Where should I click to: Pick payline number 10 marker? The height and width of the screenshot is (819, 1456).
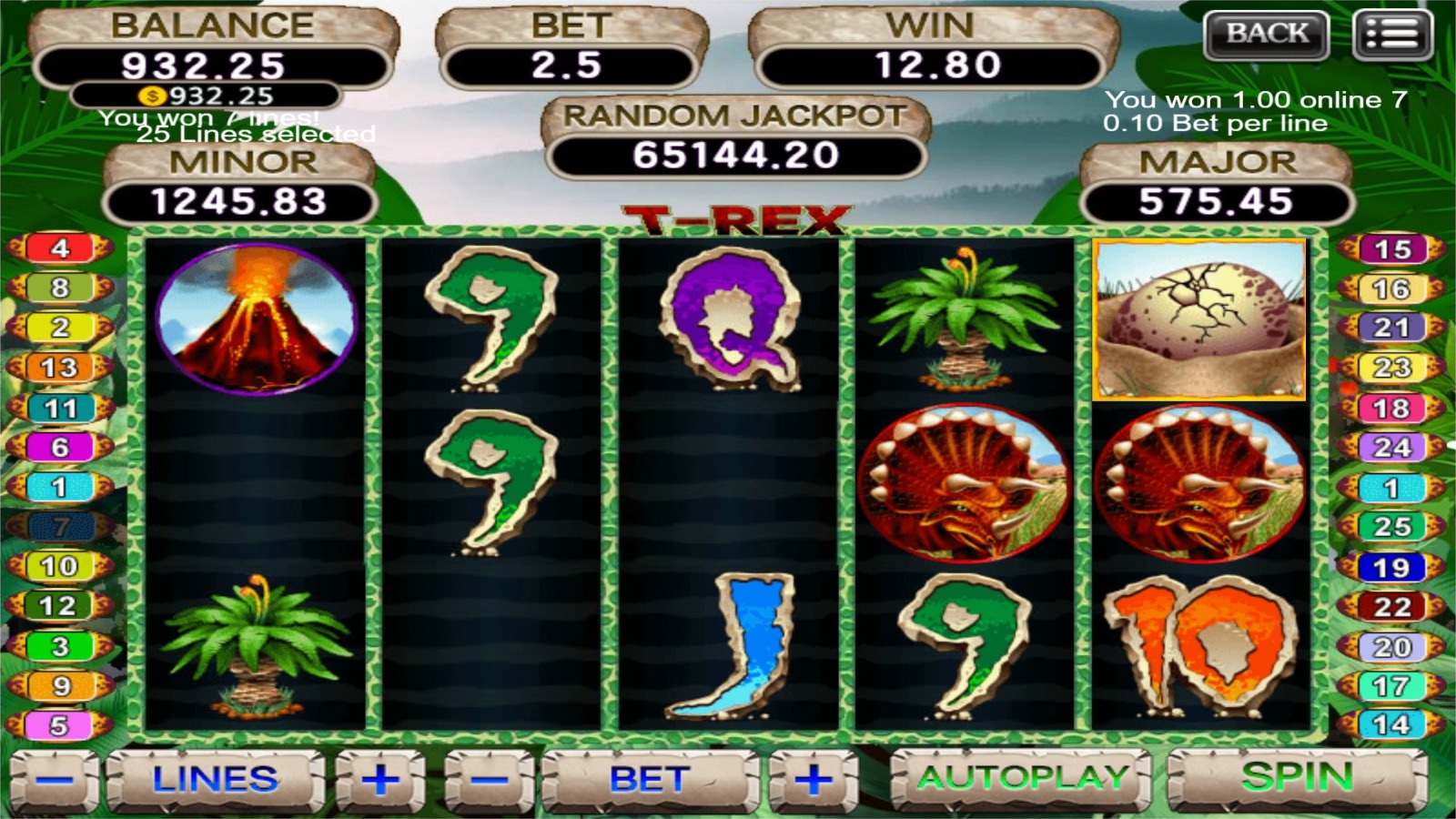[60, 566]
